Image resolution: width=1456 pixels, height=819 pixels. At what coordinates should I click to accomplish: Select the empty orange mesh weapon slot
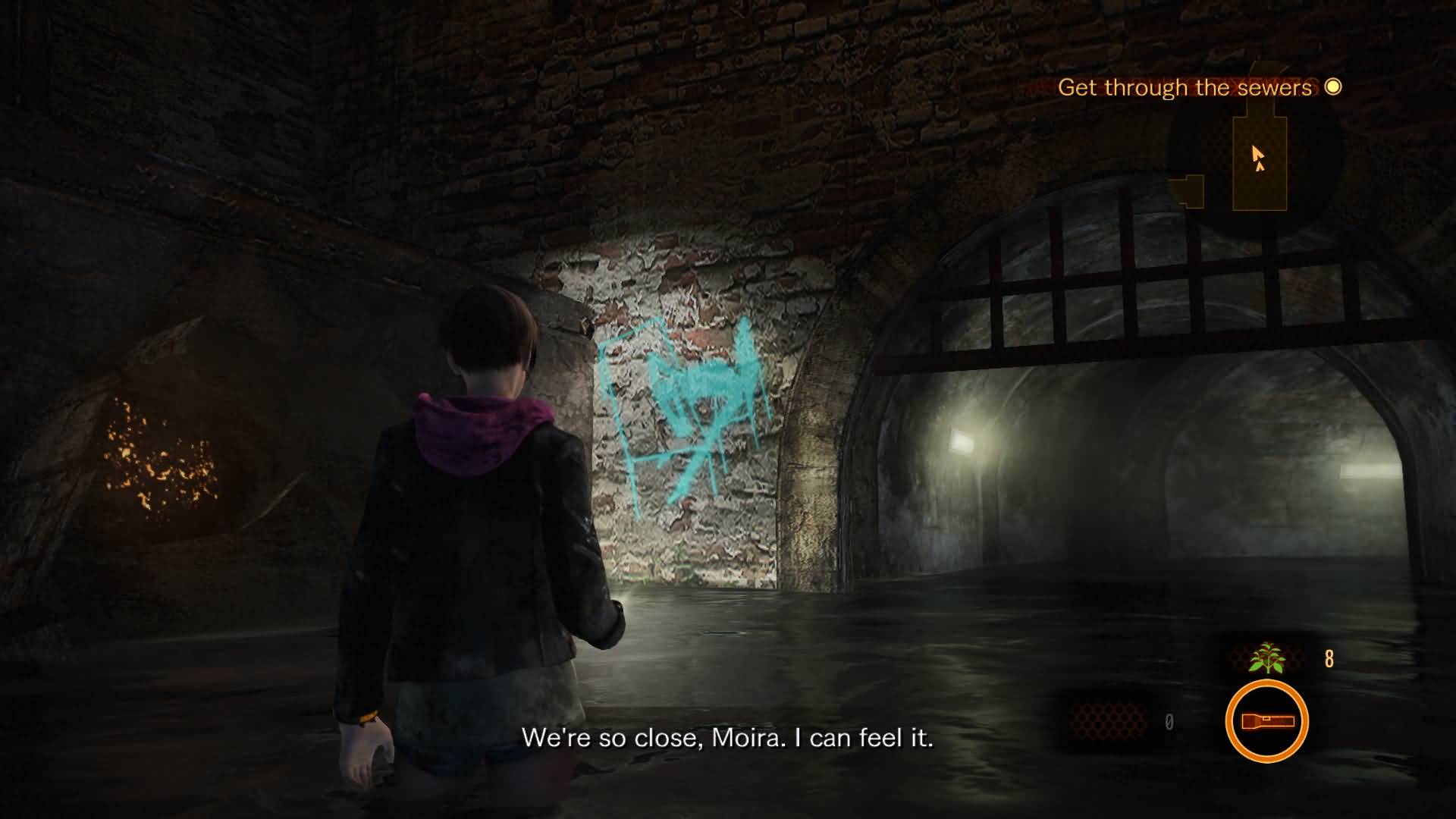click(x=1108, y=720)
